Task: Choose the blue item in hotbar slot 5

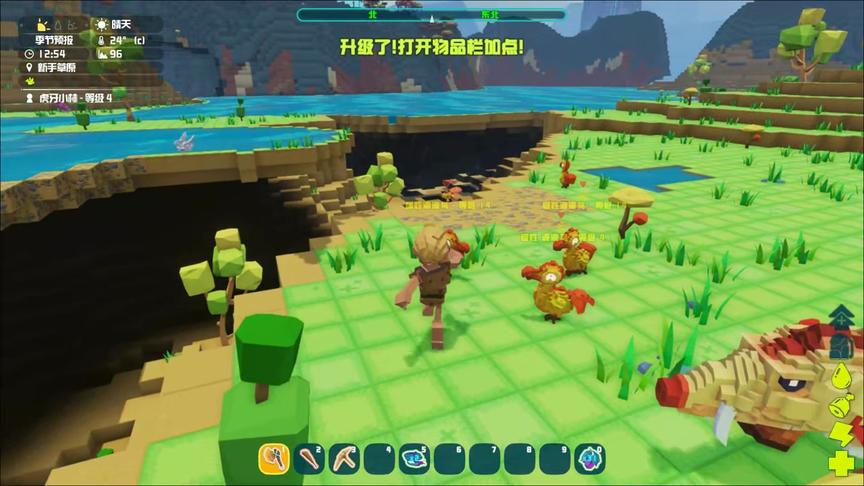Action: (x=414, y=459)
